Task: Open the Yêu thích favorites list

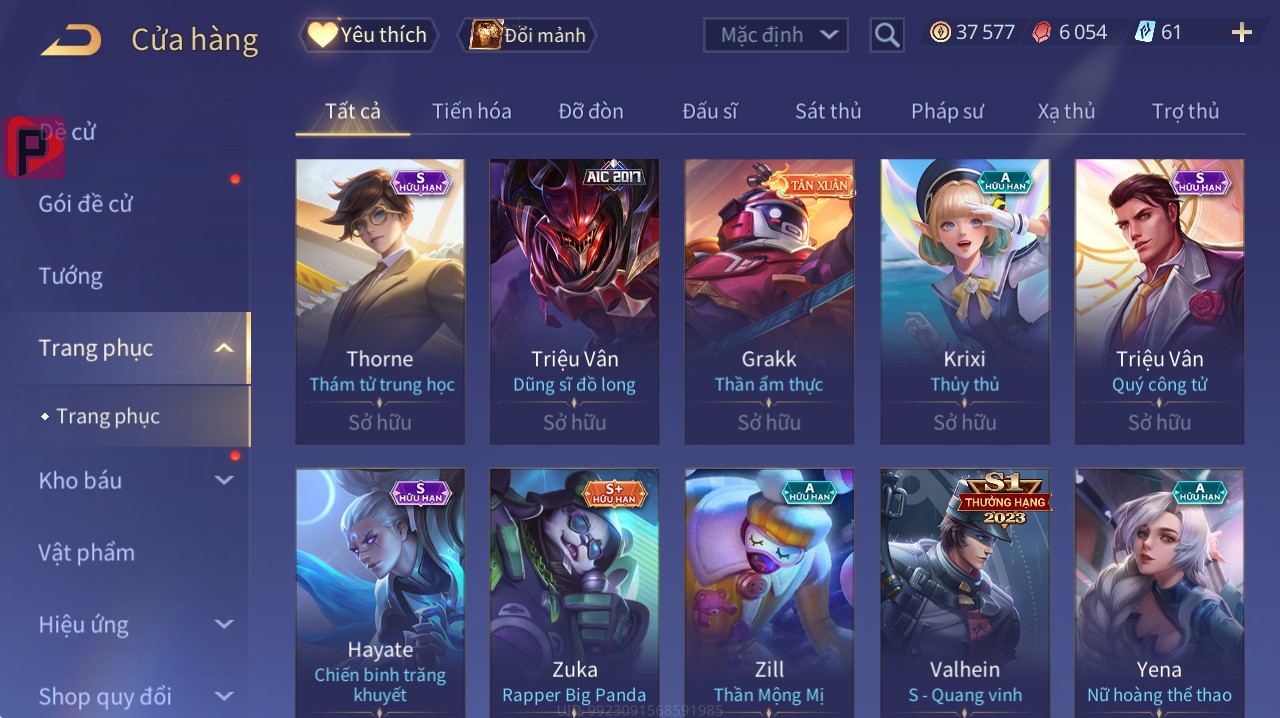Action: [369, 35]
